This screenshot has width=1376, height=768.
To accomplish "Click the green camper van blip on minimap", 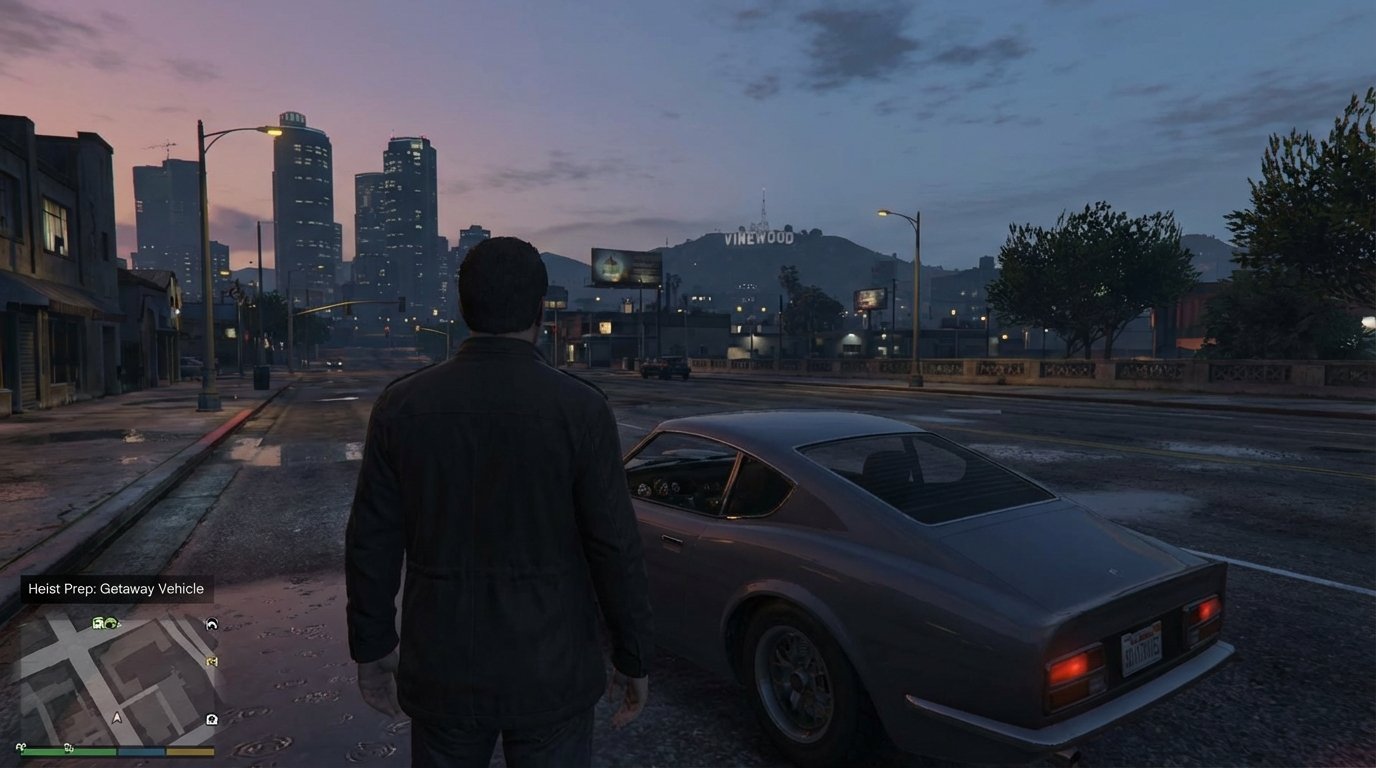I will pos(98,623).
